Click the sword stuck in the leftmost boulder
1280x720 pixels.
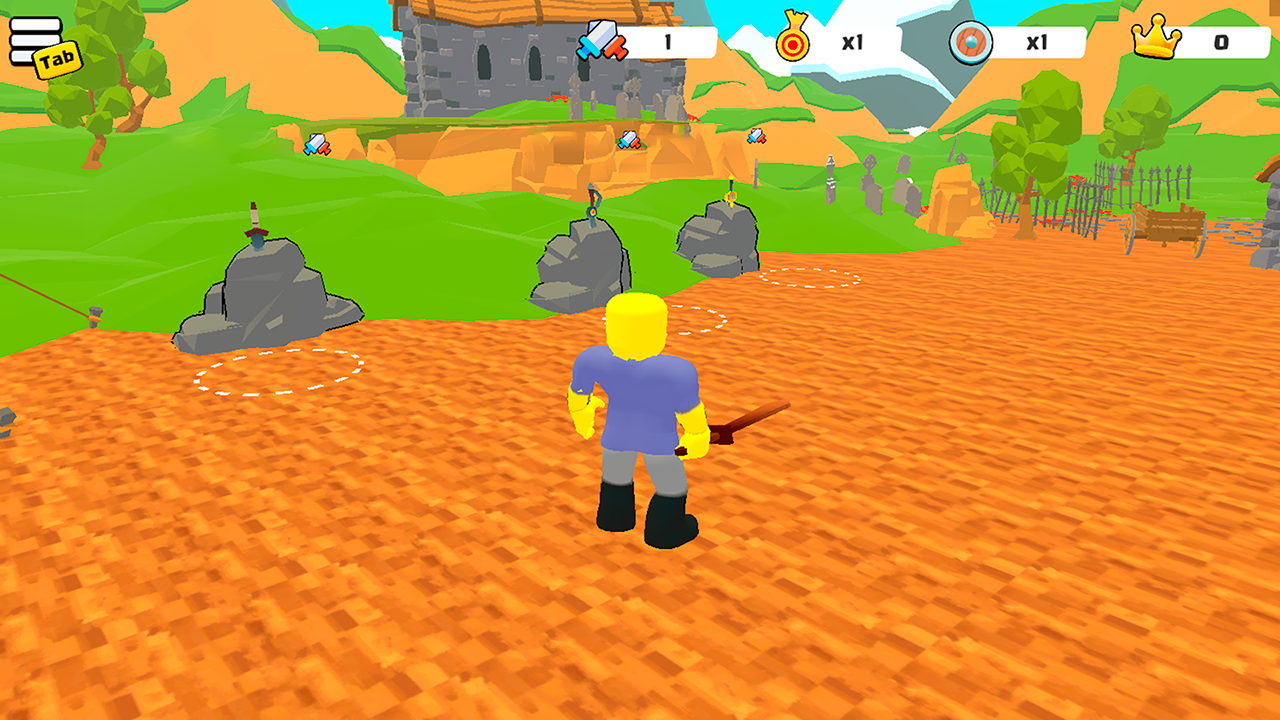click(253, 222)
